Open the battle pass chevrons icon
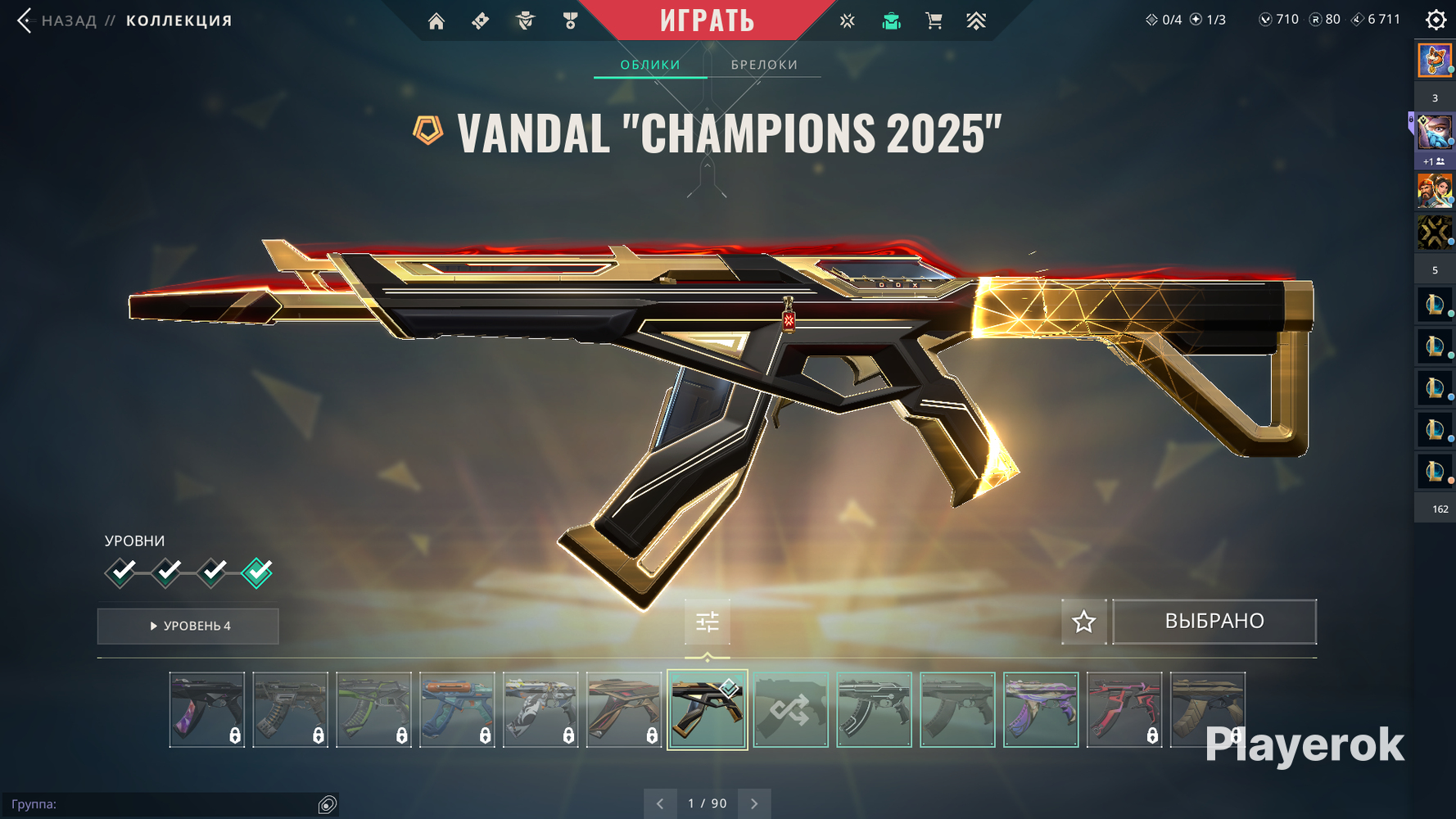 pyautogui.click(x=975, y=21)
